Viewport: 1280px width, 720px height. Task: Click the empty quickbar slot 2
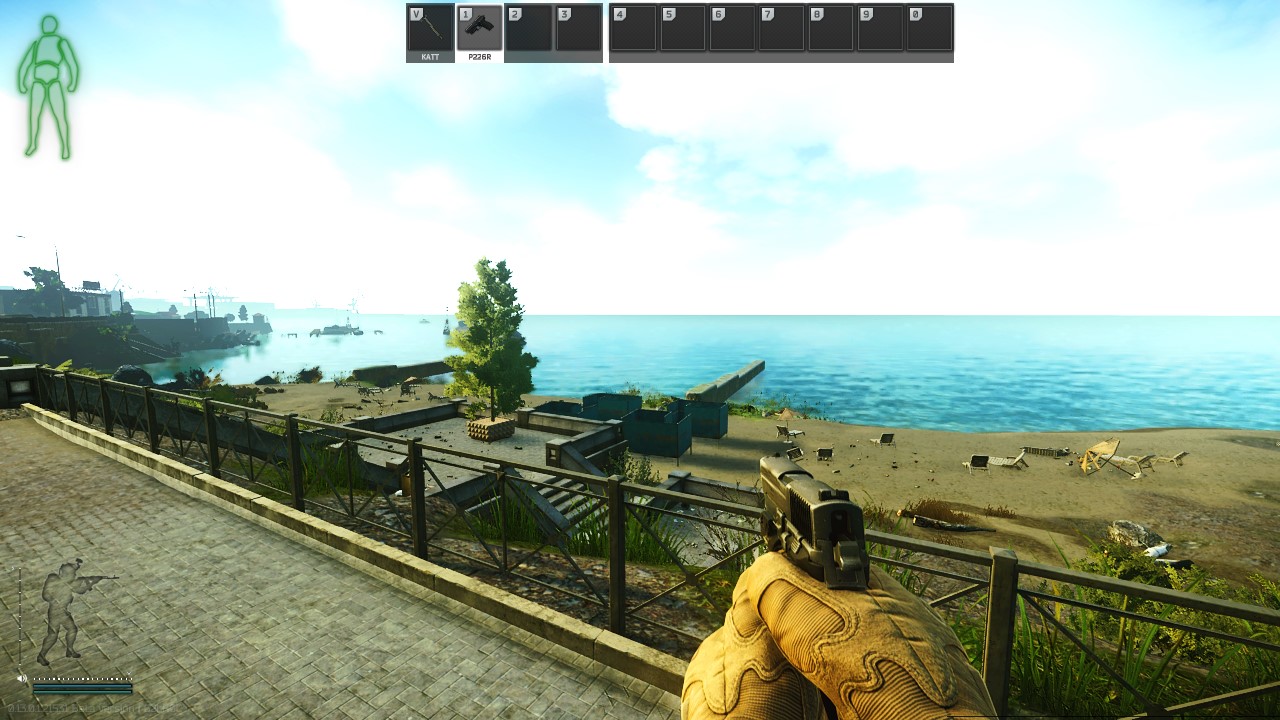(529, 29)
